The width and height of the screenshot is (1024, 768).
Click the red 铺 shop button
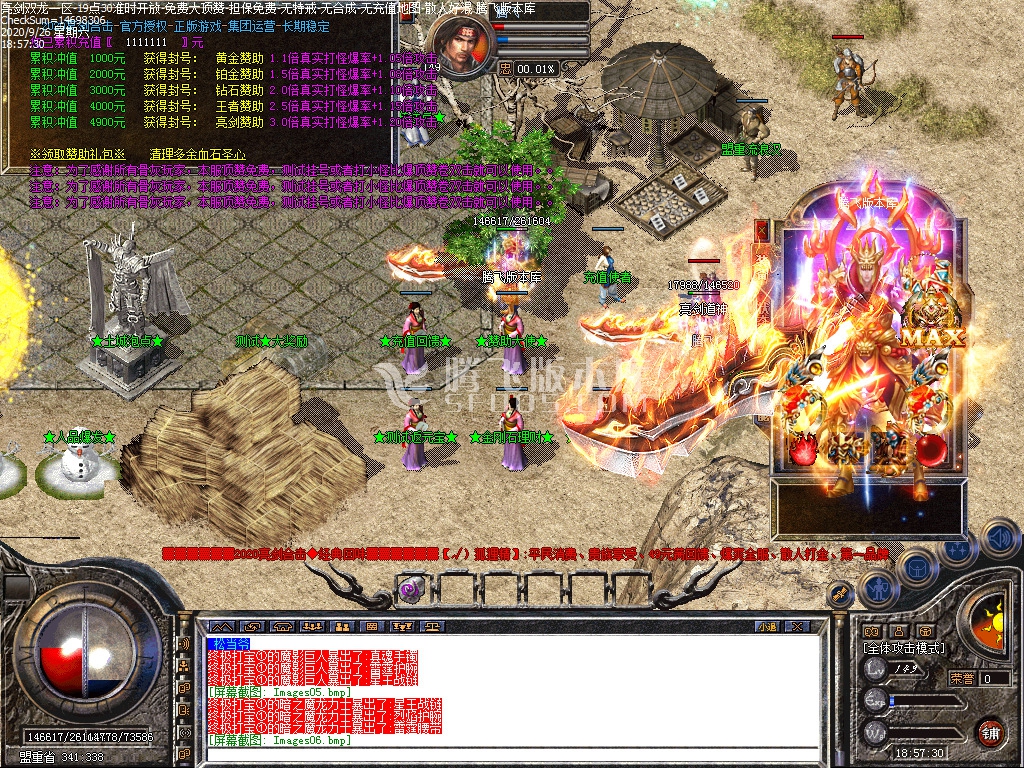pyautogui.click(x=990, y=731)
